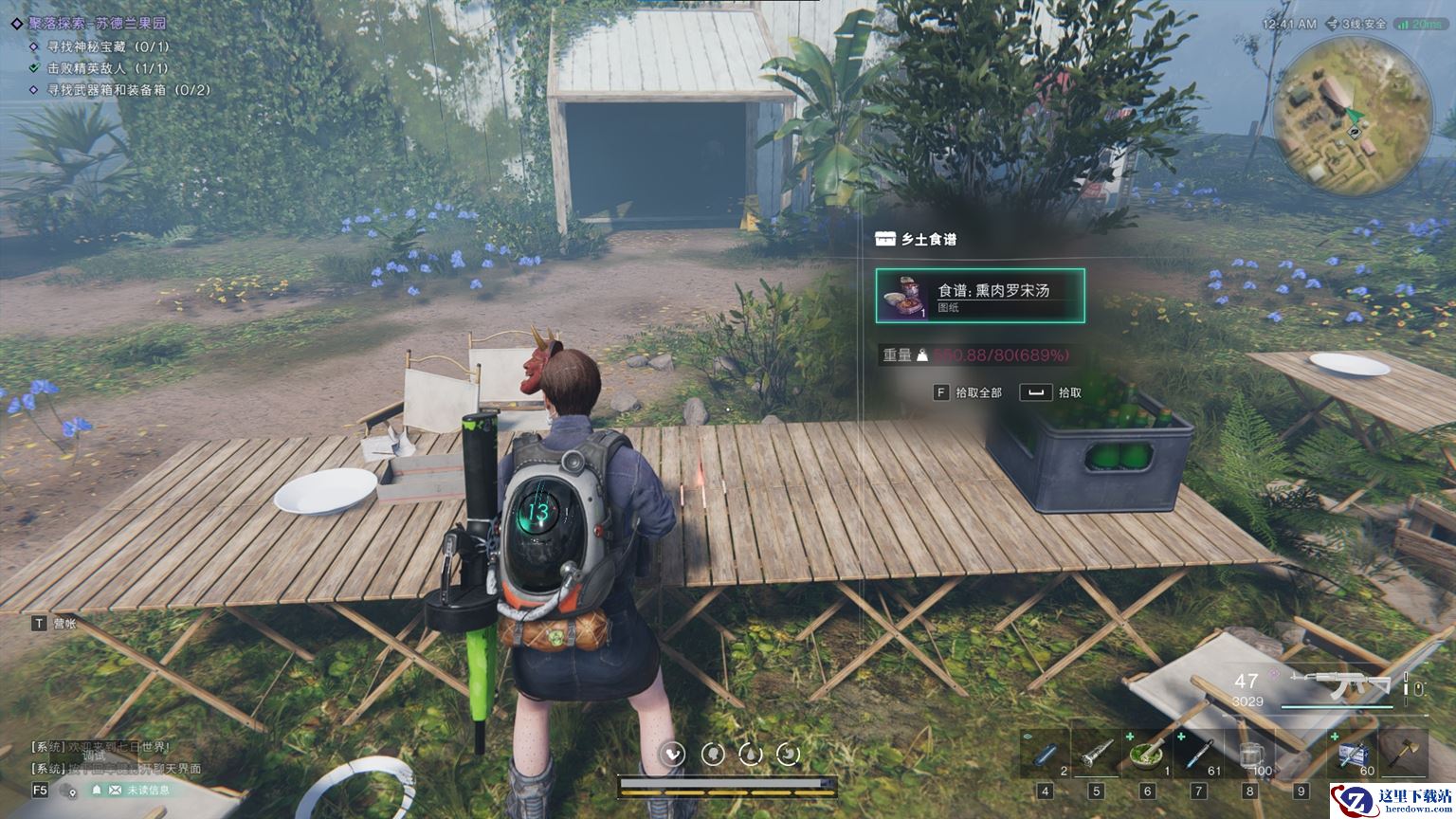Select the hatchet tool slot
1456x819 pixels.
coord(1403,753)
